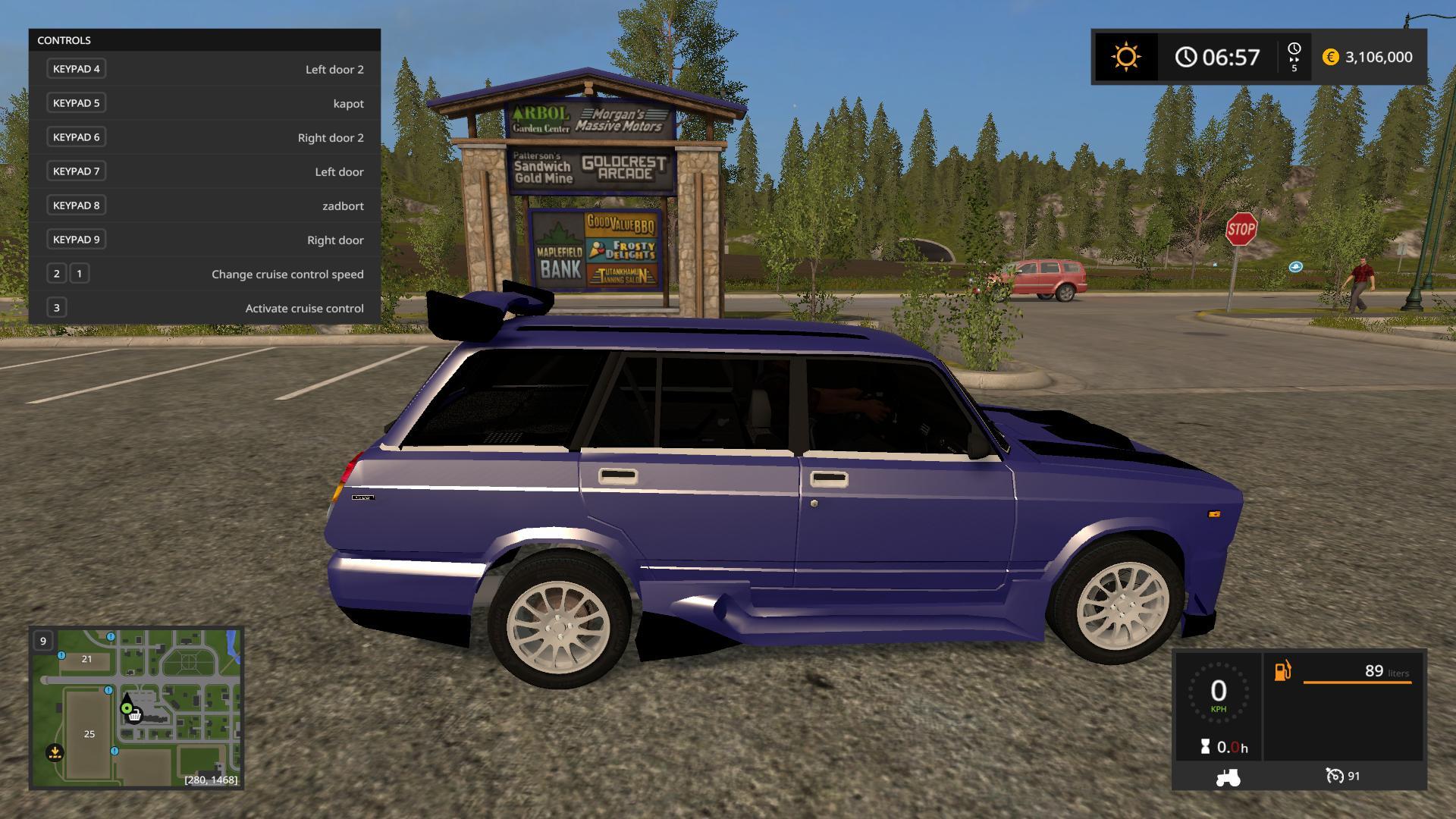The width and height of the screenshot is (1456, 819).
Task: Select the tractor vehicle icon
Action: (1228, 777)
